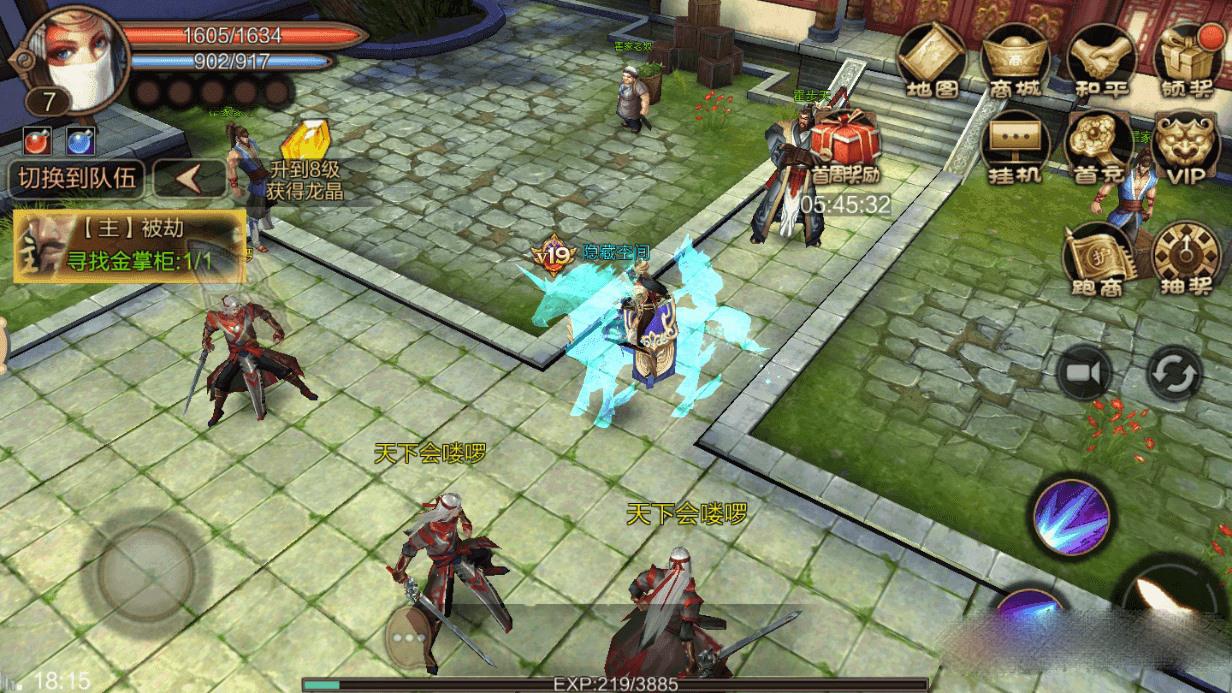Click the circular arrows refresh button
Image resolution: width=1232 pixels, height=693 pixels.
[x=1174, y=374]
